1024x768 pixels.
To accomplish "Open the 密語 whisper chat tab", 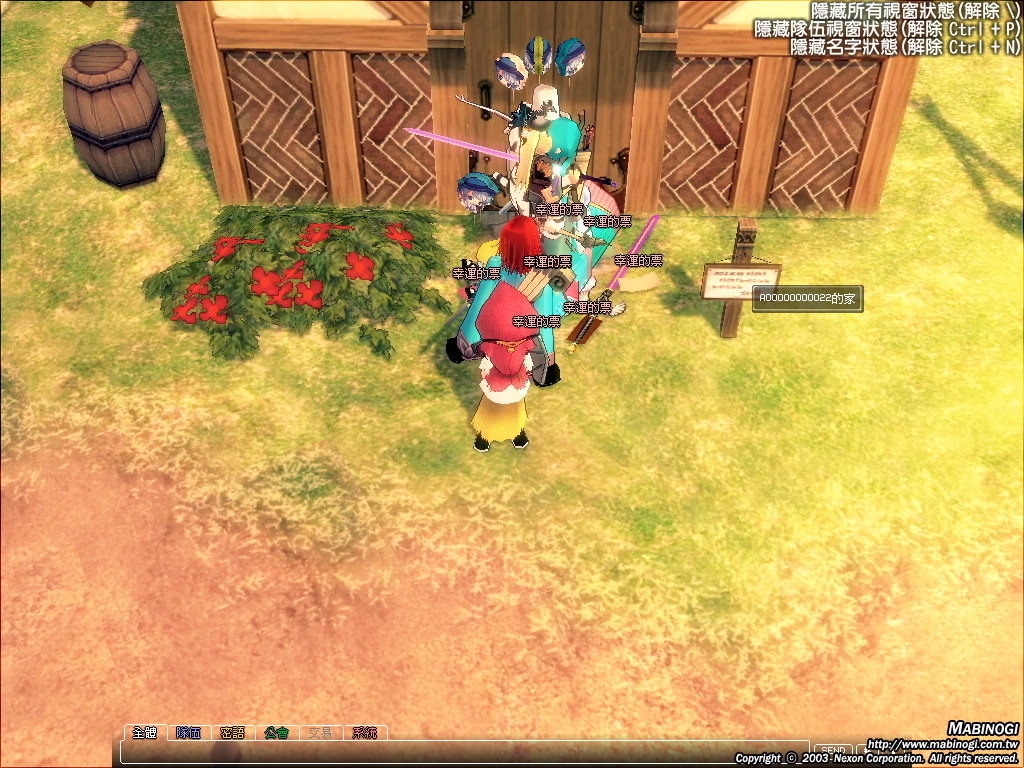I will coord(232,733).
